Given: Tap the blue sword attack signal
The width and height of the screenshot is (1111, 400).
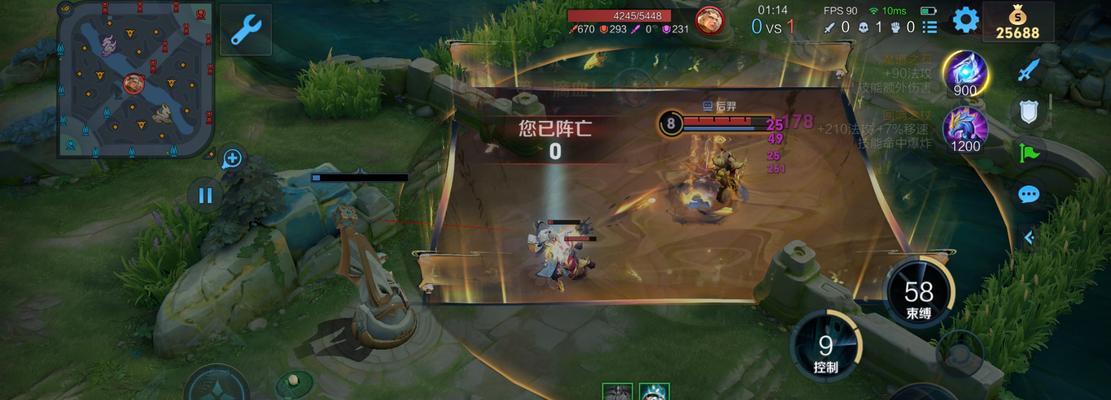Looking at the screenshot, I should pos(1029,70).
